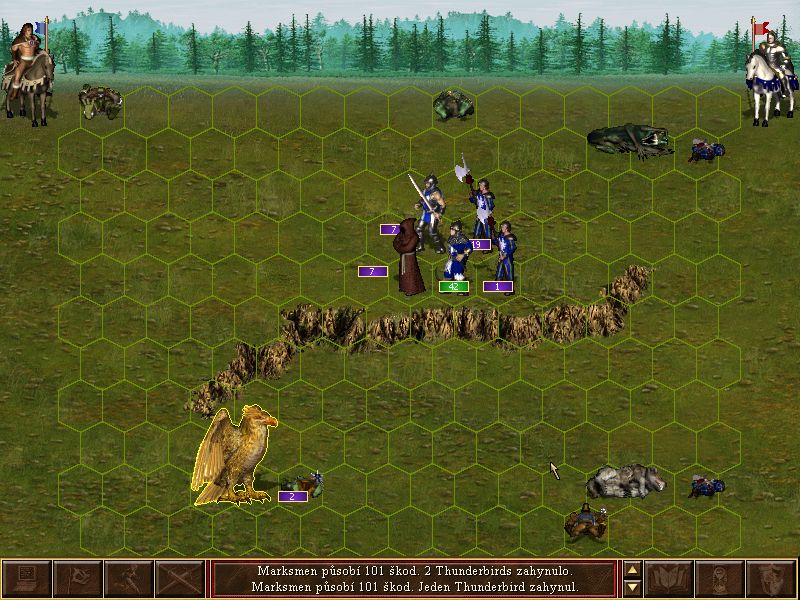Viewport: 800px width, 600px height.
Task: Make the active unit wait with the hourglass button
Action: click(720, 578)
